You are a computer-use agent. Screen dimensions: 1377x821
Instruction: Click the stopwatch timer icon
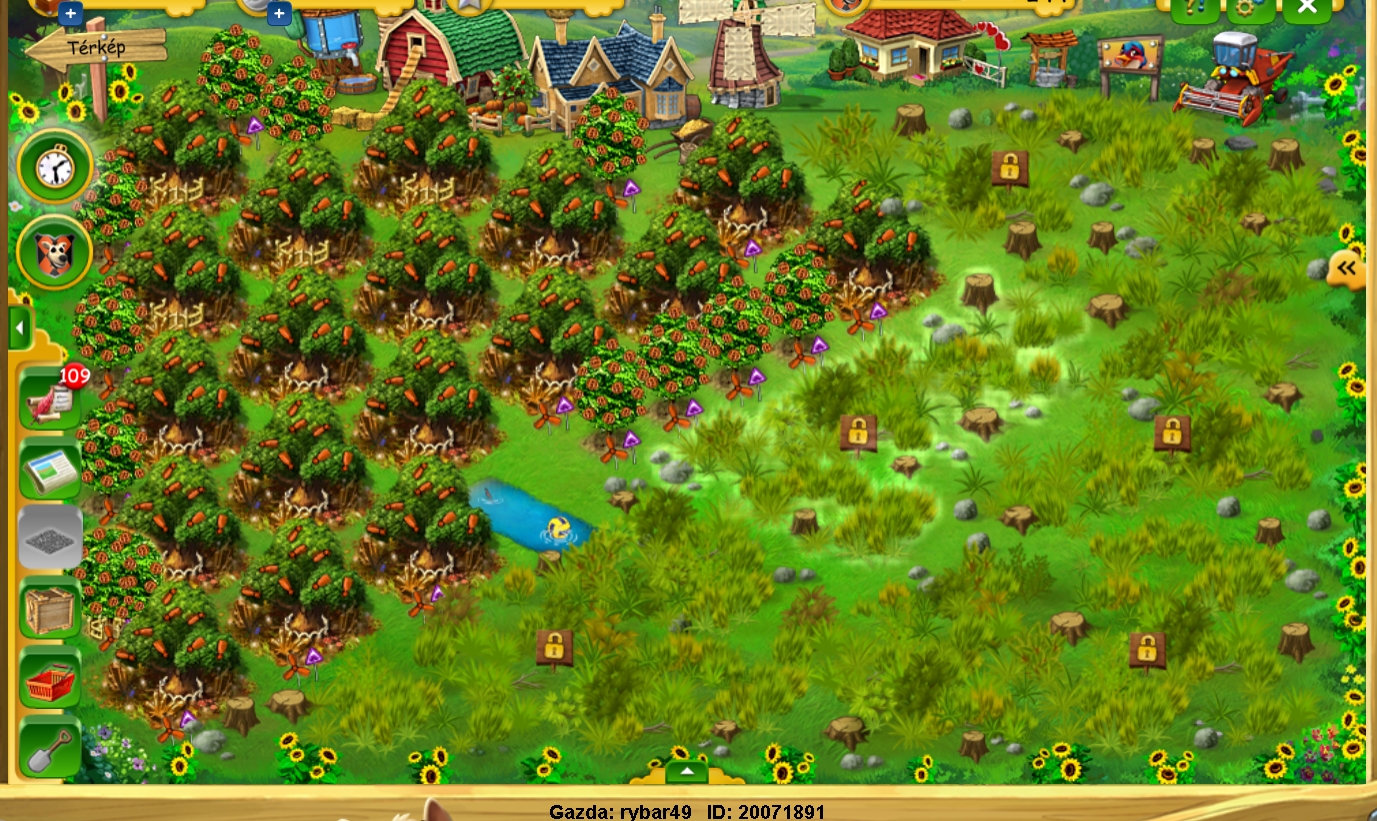(55, 167)
